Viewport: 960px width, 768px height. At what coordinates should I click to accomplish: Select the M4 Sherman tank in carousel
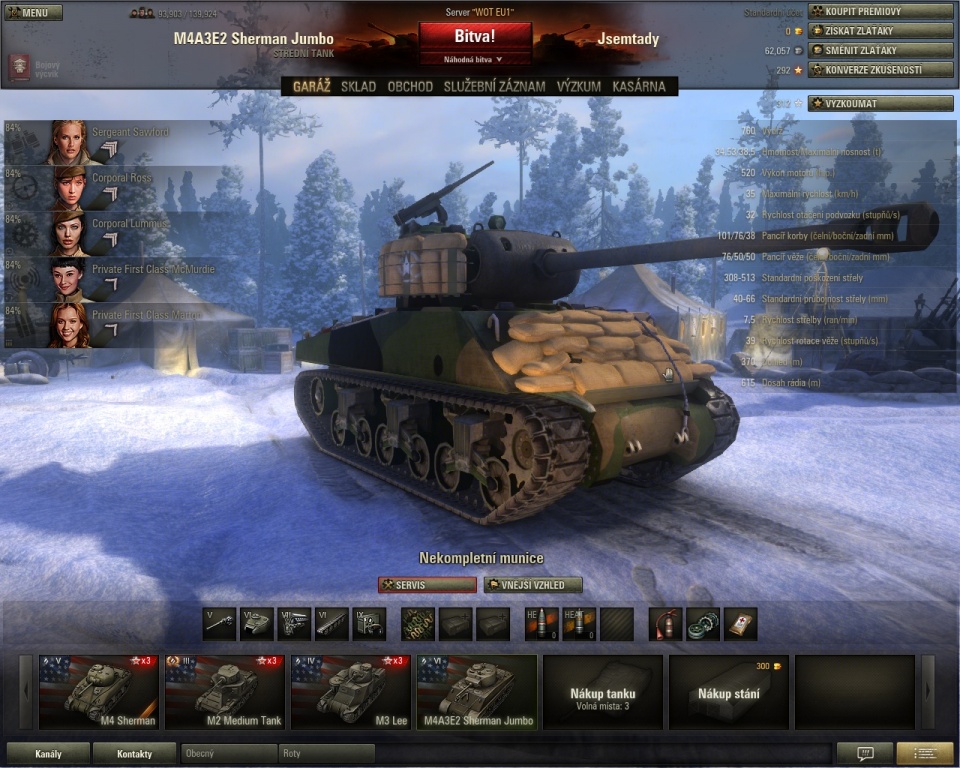pos(98,691)
